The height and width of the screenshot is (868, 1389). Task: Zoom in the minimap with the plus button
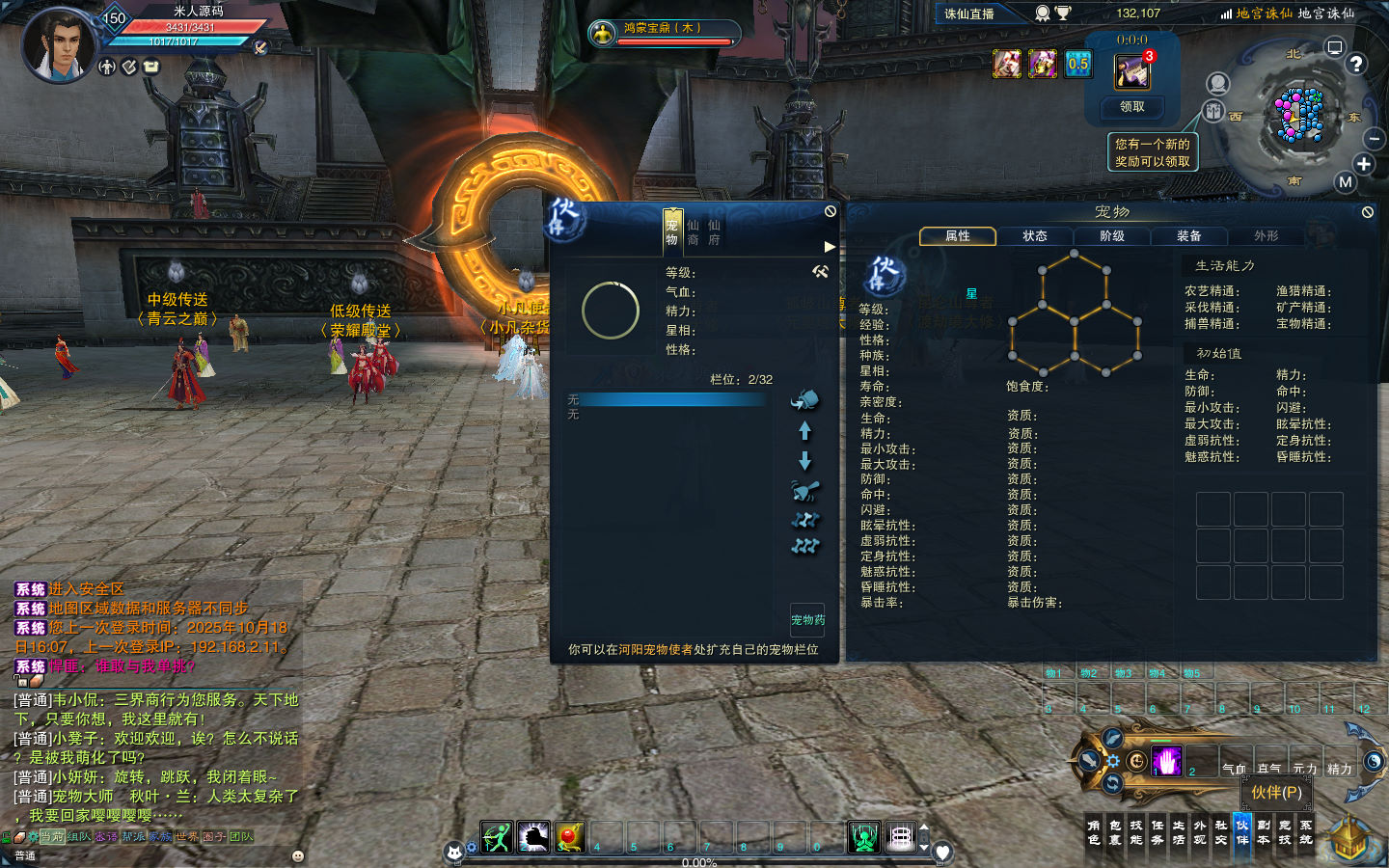pos(1364,164)
